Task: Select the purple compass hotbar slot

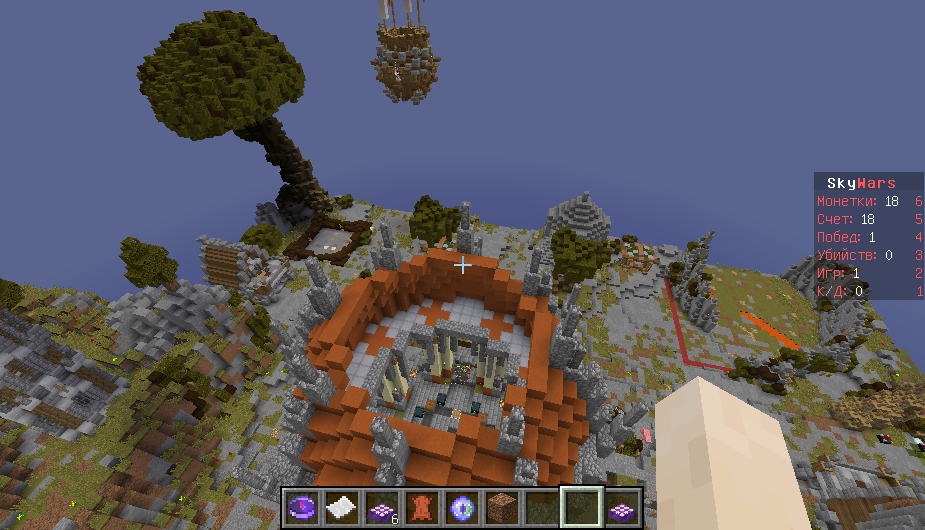Action: pos(300,507)
